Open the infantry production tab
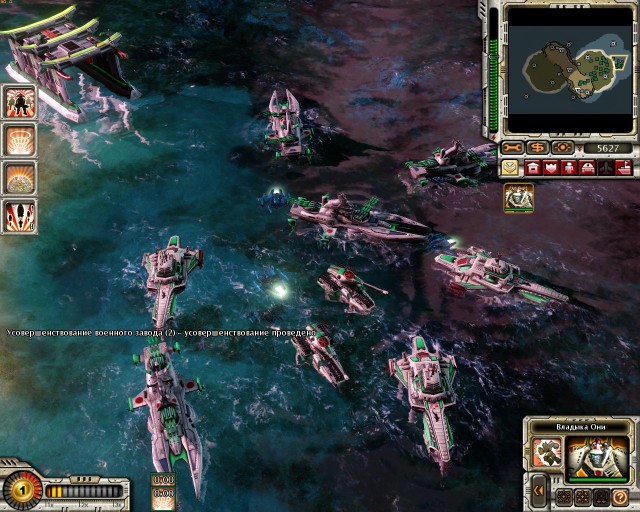The image size is (640, 512). click(x=569, y=168)
